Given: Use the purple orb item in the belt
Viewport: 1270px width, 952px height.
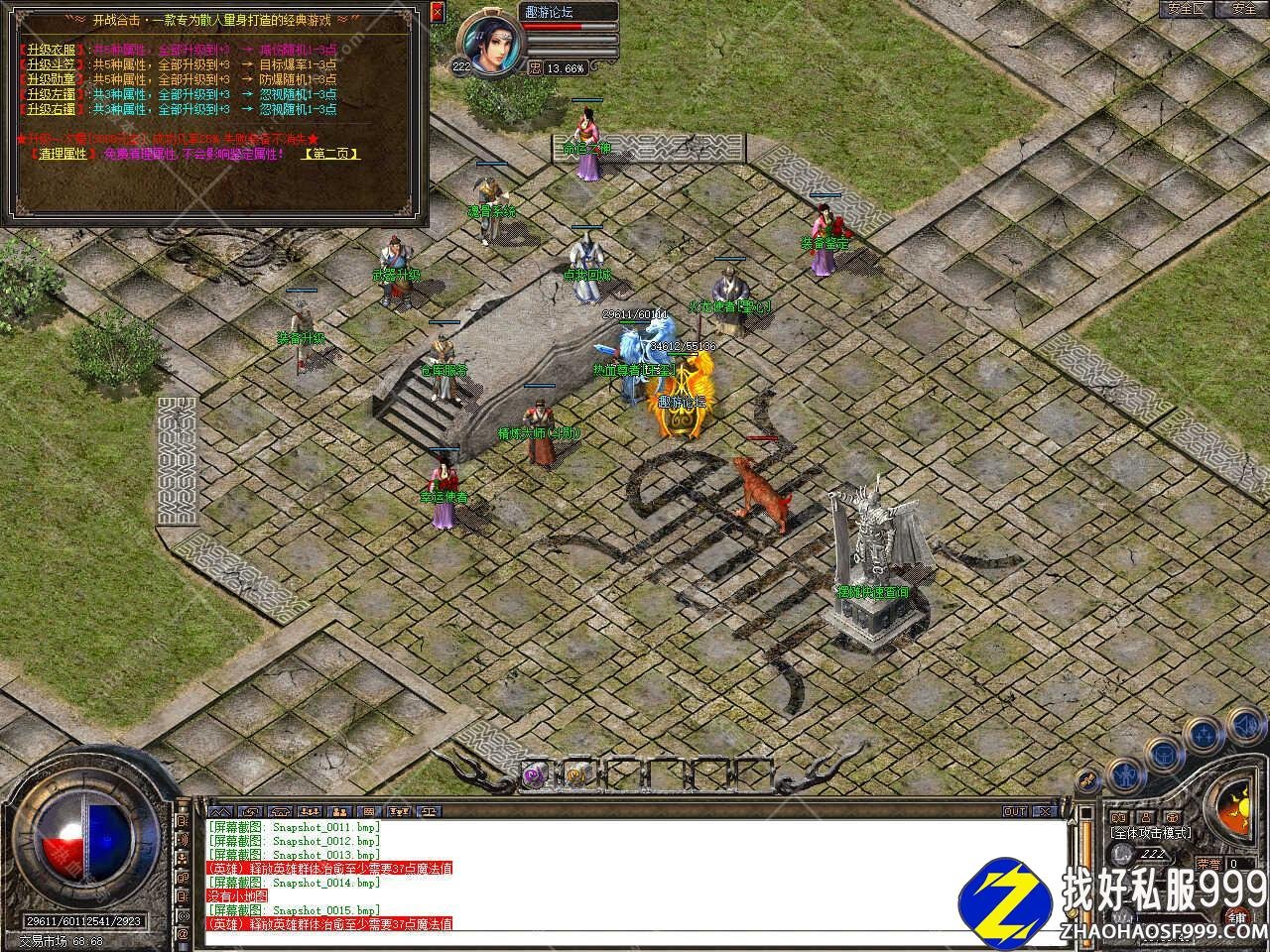Looking at the screenshot, I should (x=535, y=774).
